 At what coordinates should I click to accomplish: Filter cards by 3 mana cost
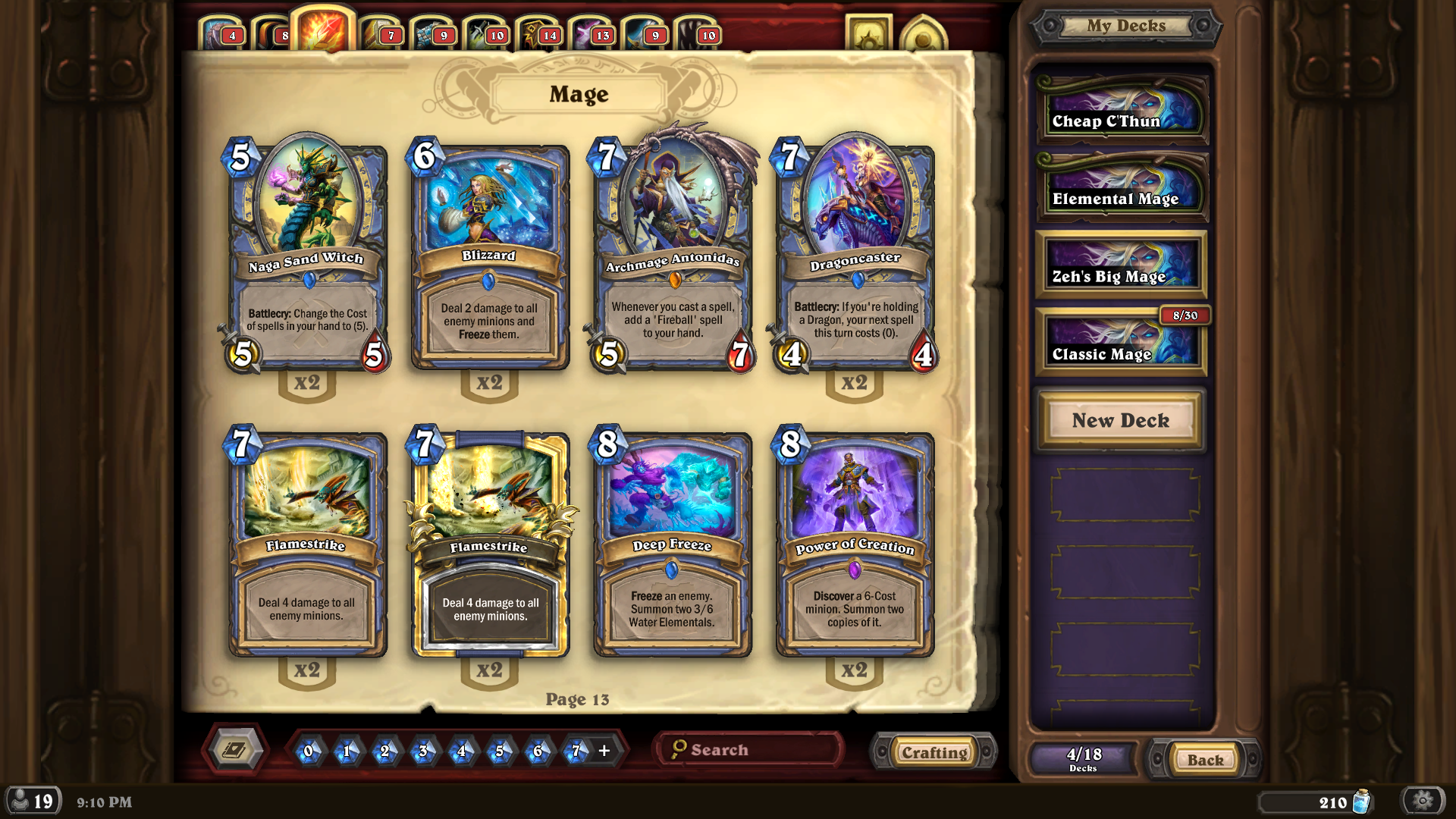tap(422, 751)
